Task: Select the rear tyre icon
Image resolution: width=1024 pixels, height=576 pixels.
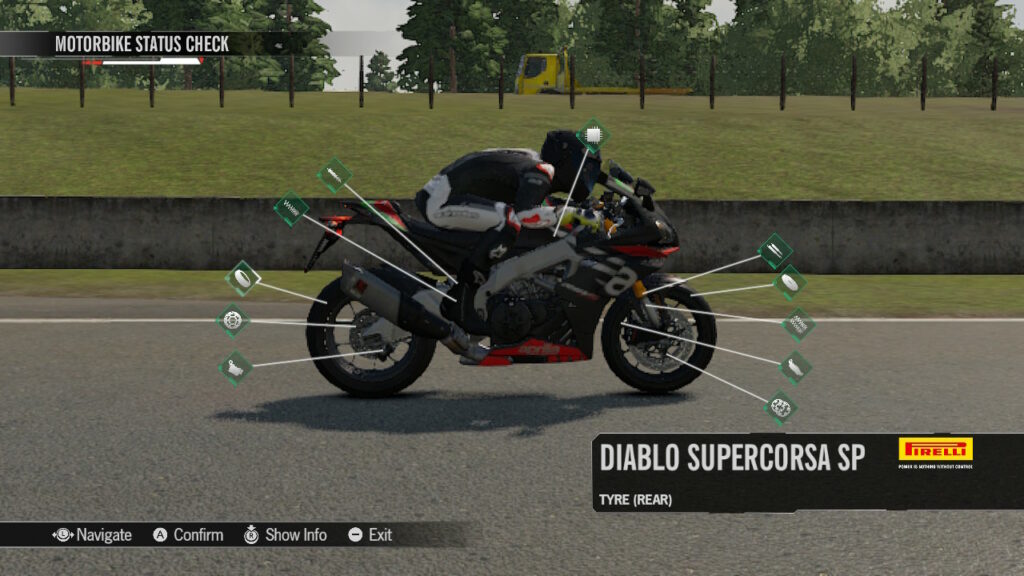Action: click(x=242, y=278)
